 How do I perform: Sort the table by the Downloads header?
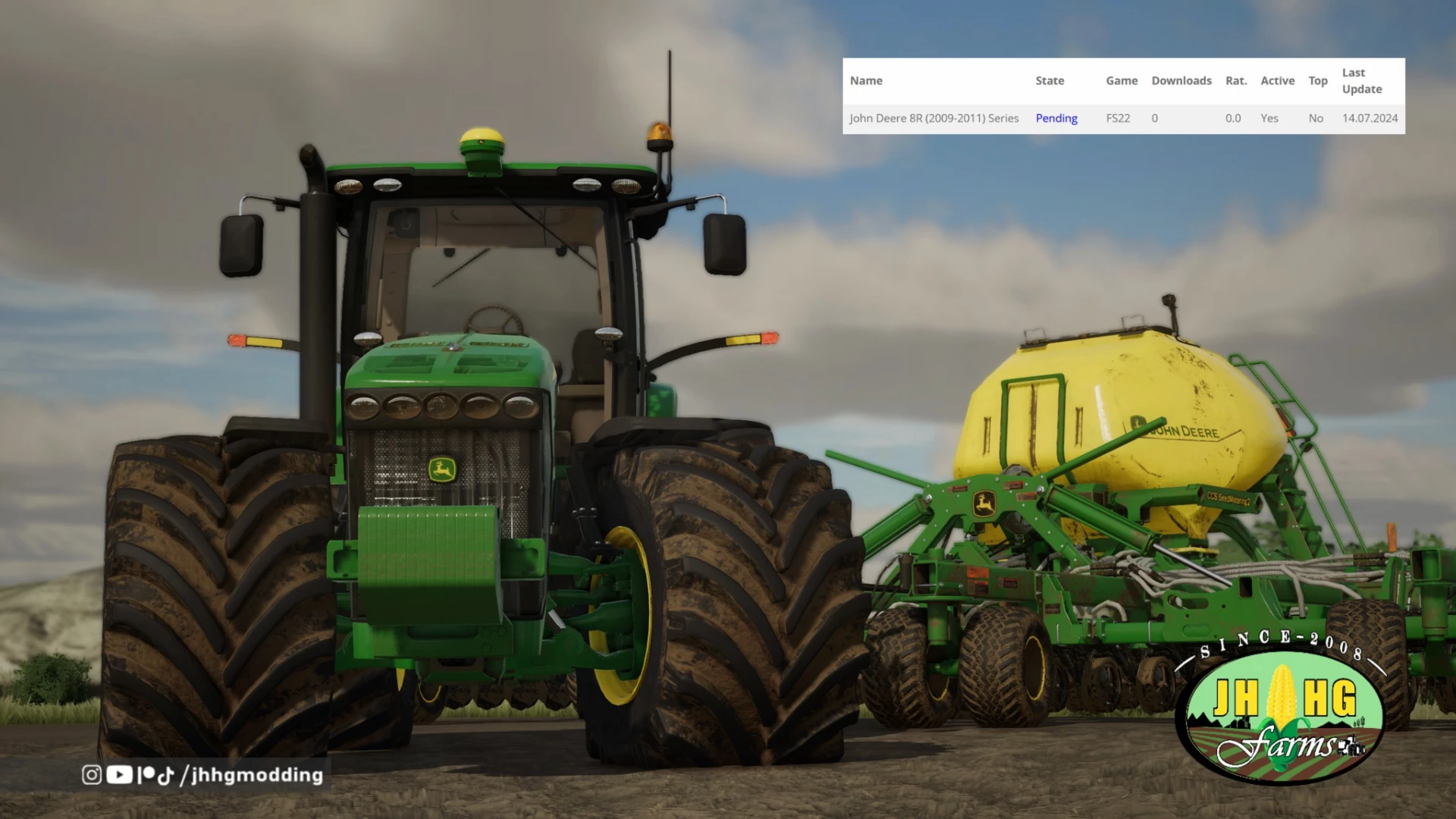pyautogui.click(x=1181, y=80)
